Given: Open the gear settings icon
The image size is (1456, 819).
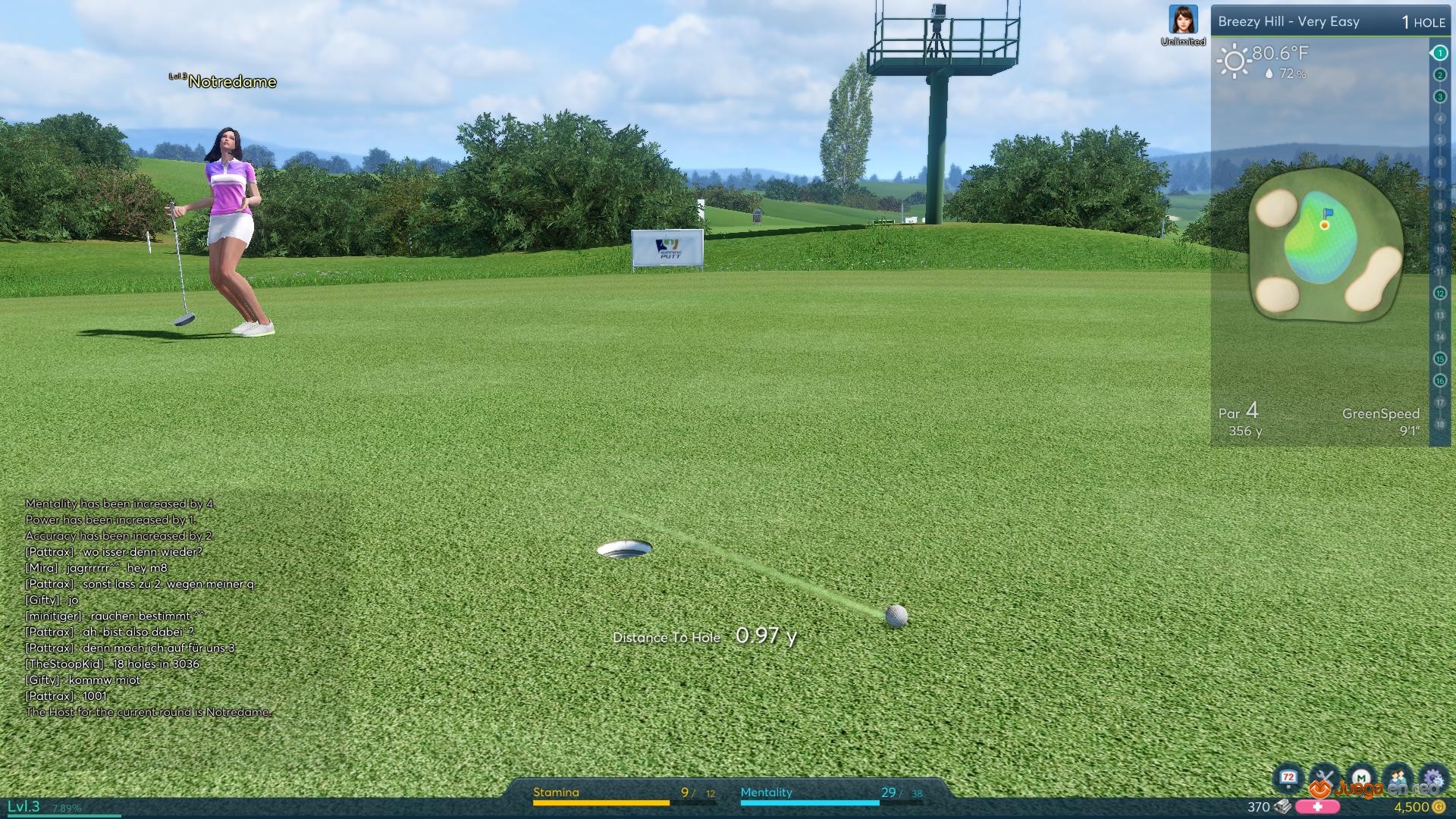Looking at the screenshot, I should [x=1433, y=778].
